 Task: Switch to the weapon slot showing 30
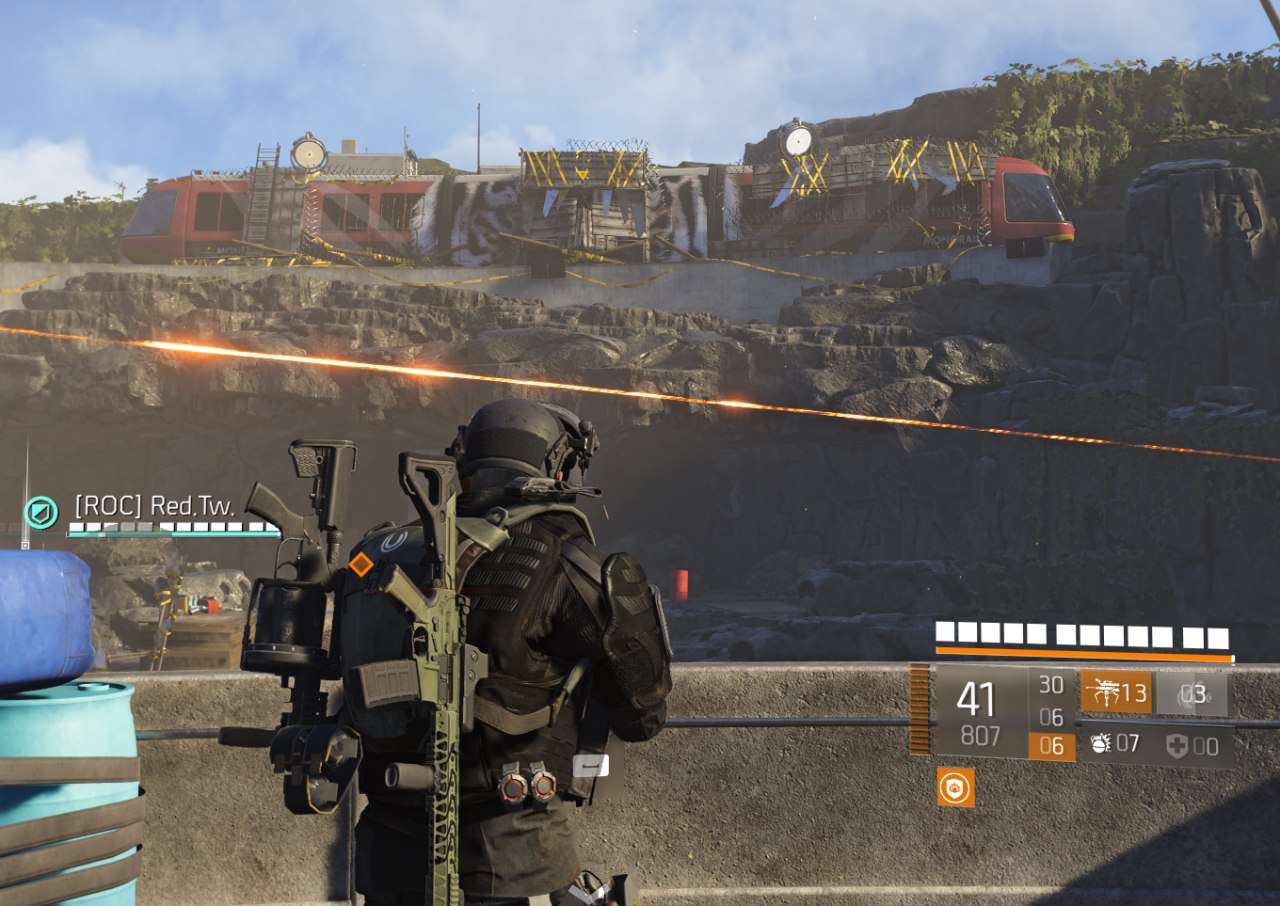pyautogui.click(x=1051, y=685)
